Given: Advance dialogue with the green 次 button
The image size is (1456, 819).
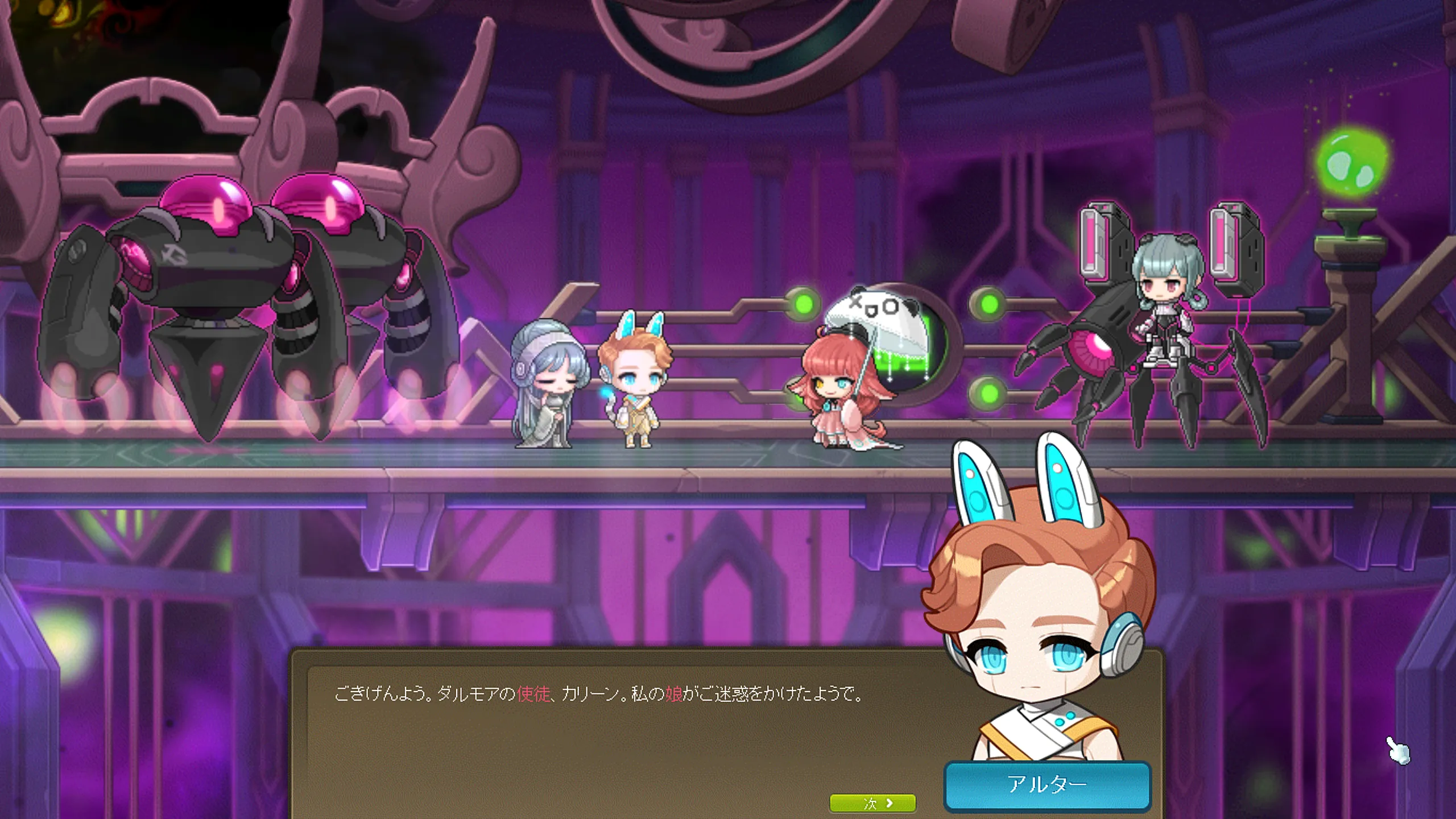Looking at the screenshot, I should tap(872, 803).
